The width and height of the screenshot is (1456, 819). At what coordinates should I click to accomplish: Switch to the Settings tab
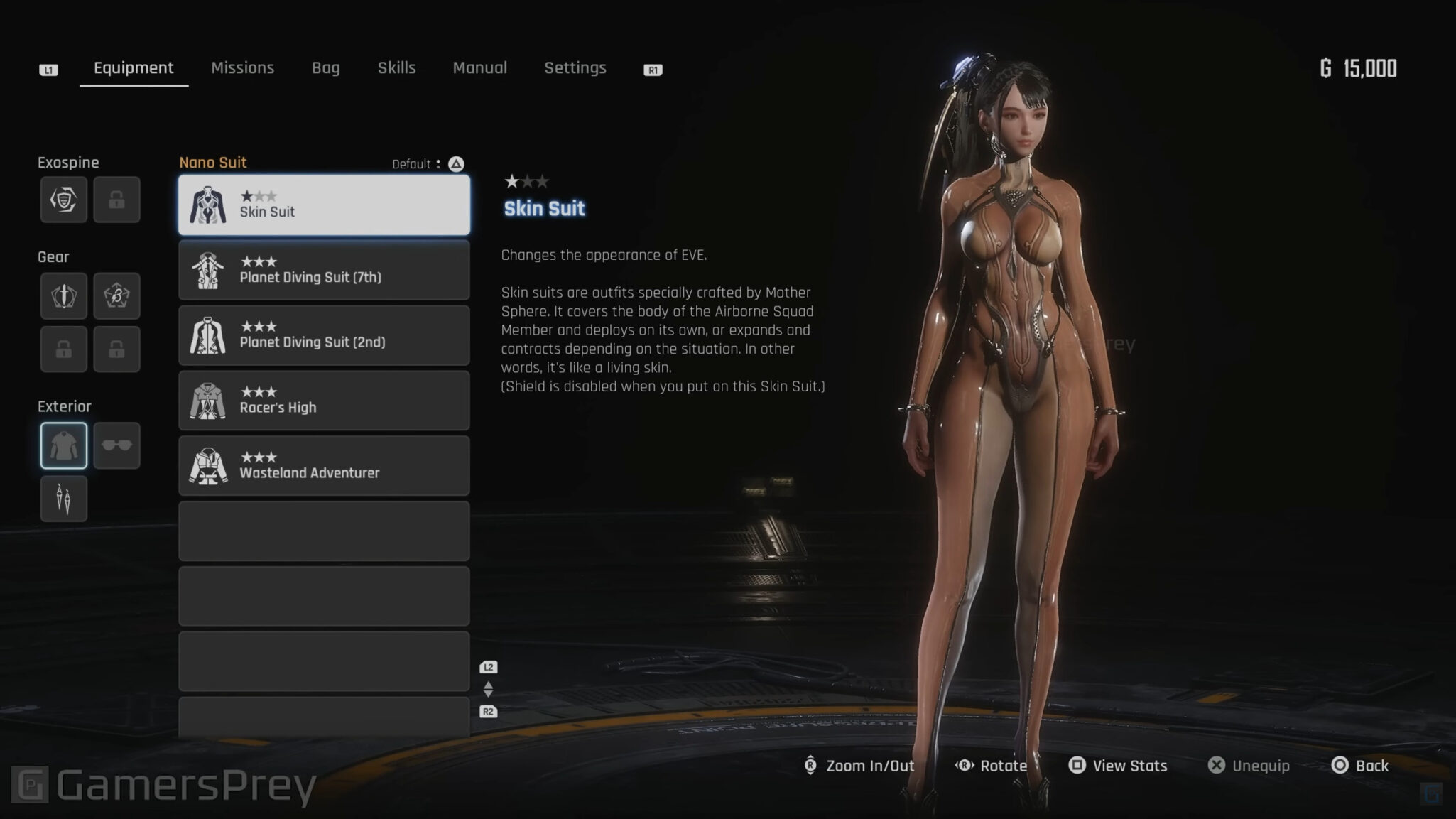(575, 68)
